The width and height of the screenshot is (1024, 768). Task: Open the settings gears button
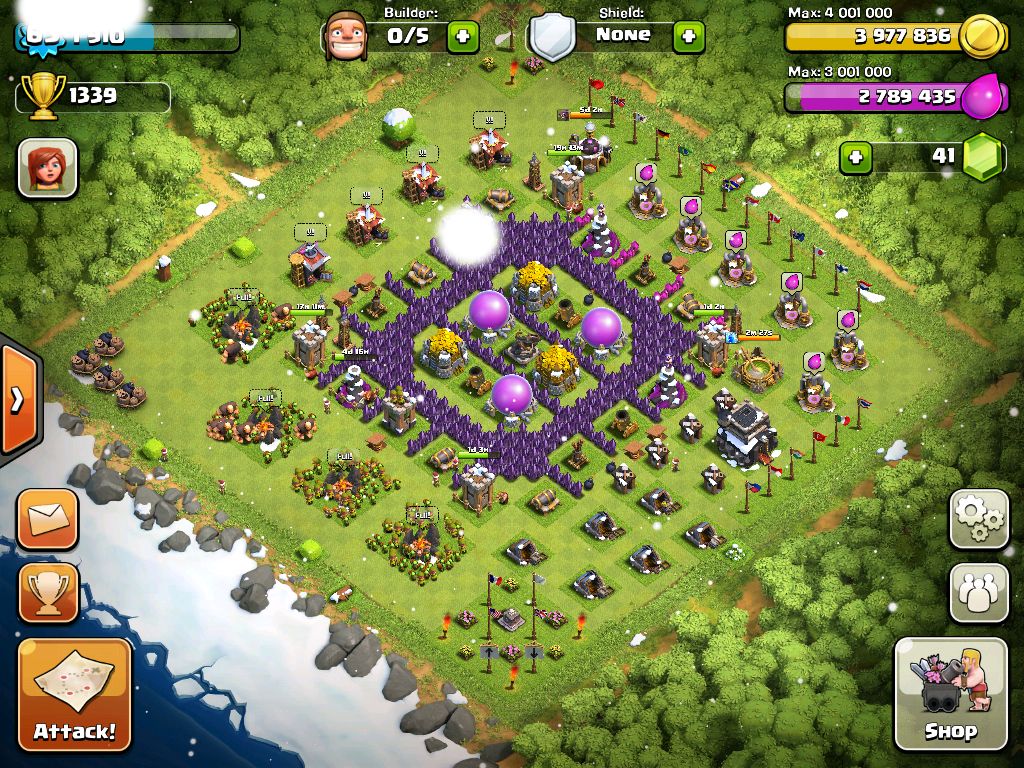[x=978, y=519]
